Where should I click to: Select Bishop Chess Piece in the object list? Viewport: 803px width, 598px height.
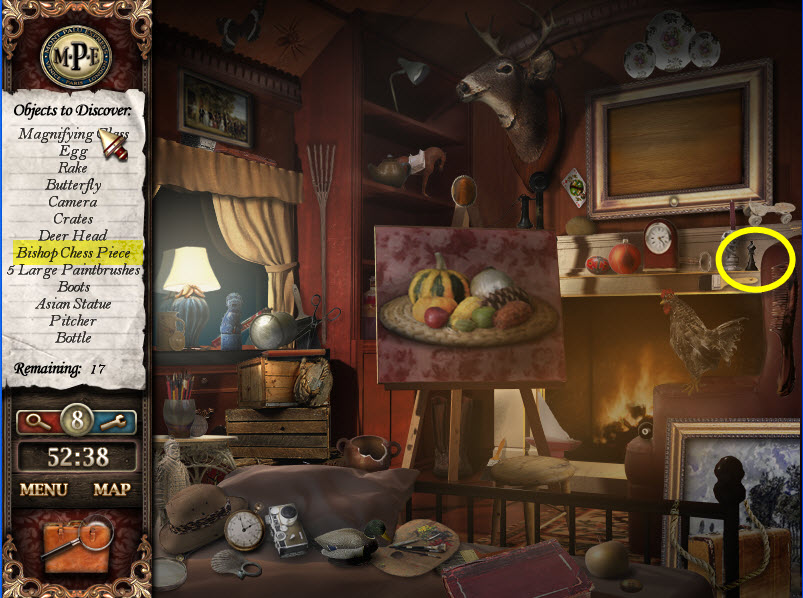point(73,253)
